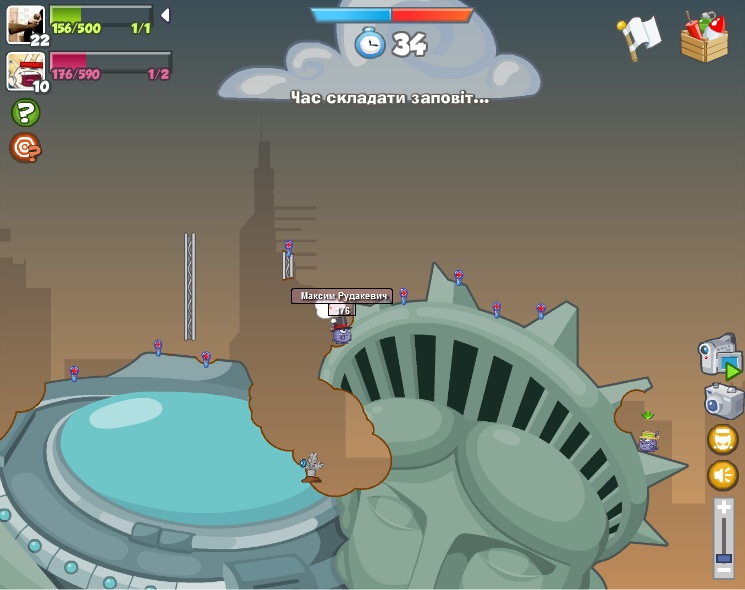The image size is (745, 590).
Task: Select the level 22 player avatar
Action: pos(25,24)
